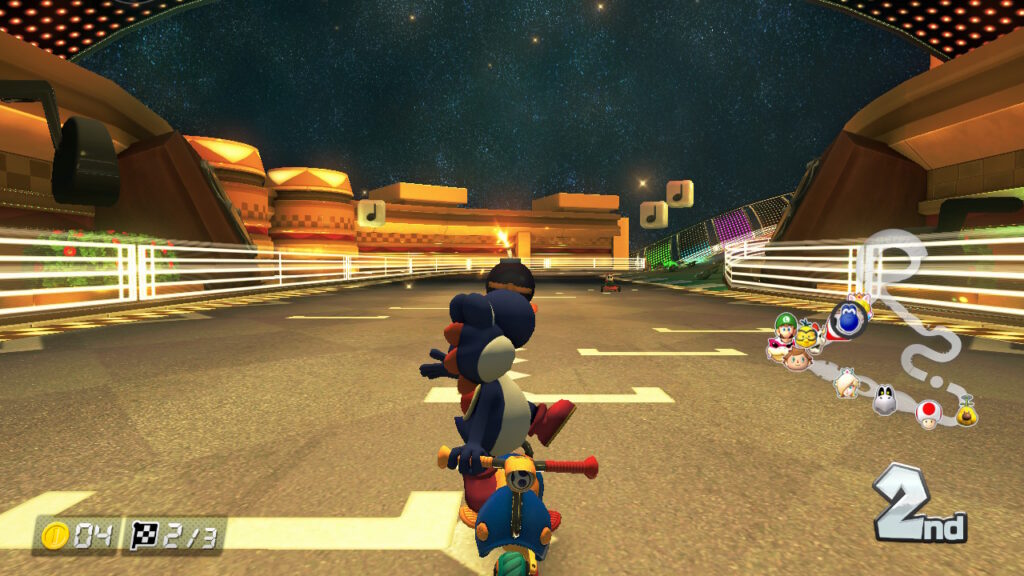
Task: Select the Dry Bones map marker
Action: click(885, 401)
